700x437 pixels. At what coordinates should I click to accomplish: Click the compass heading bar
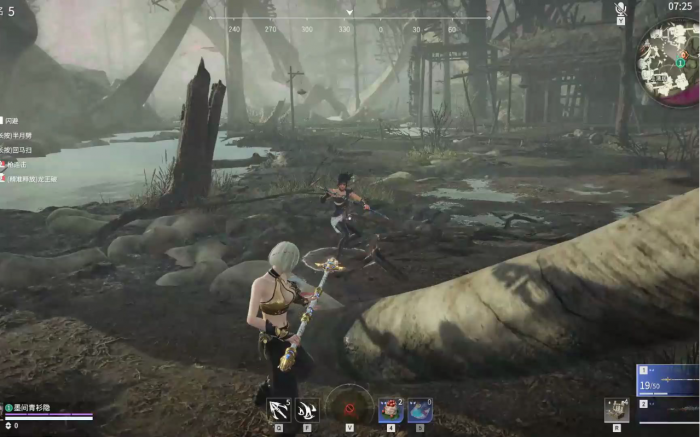(x=349, y=22)
